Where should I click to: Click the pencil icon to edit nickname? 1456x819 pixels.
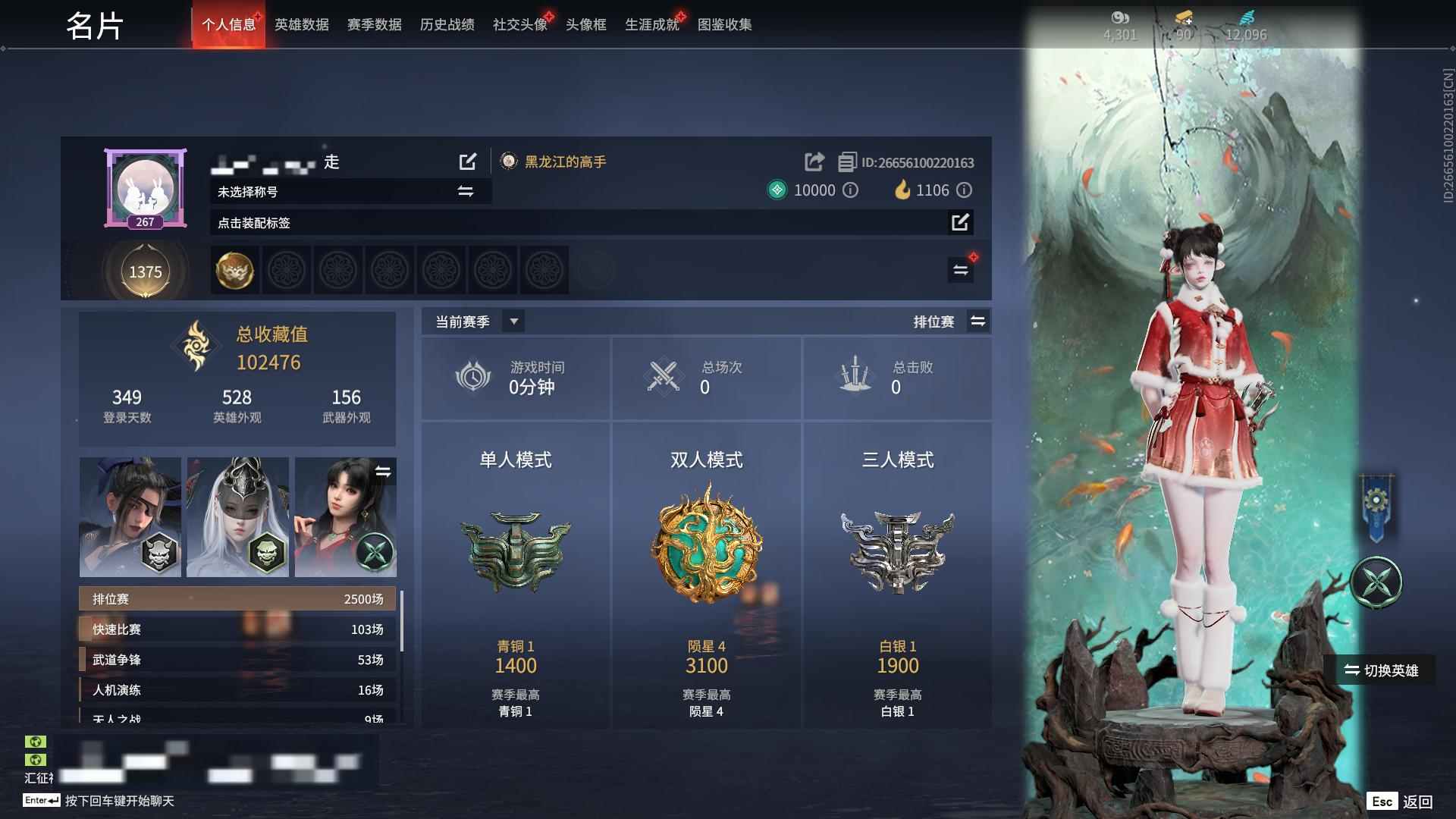pyautogui.click(x=468, y=162)
